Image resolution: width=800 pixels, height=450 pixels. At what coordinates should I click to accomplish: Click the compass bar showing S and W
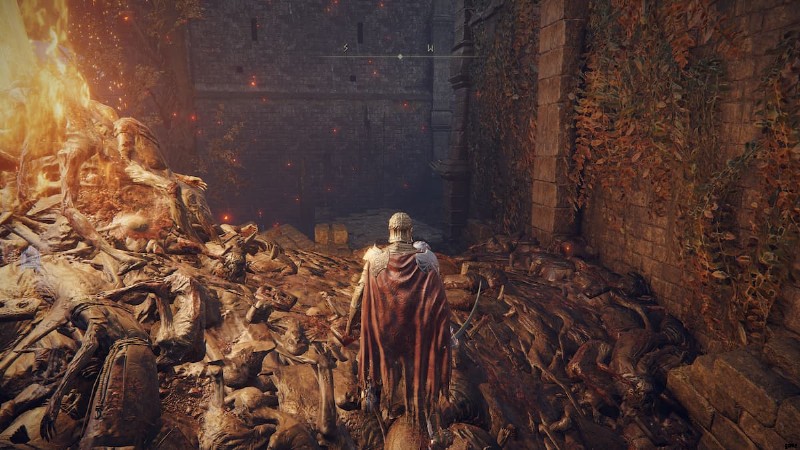[x=399, y=53]
